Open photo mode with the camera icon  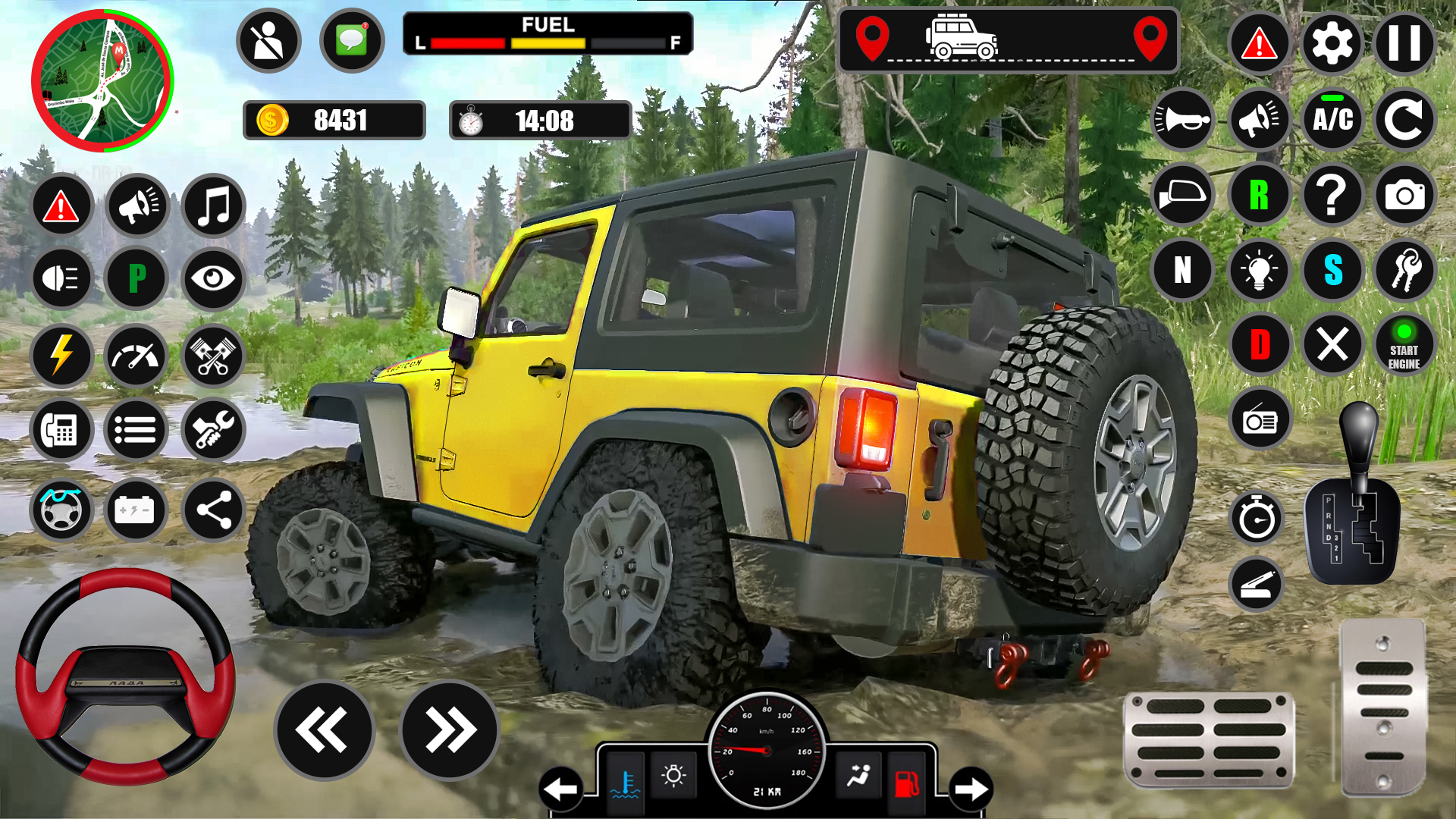[x=1407, y=195]
